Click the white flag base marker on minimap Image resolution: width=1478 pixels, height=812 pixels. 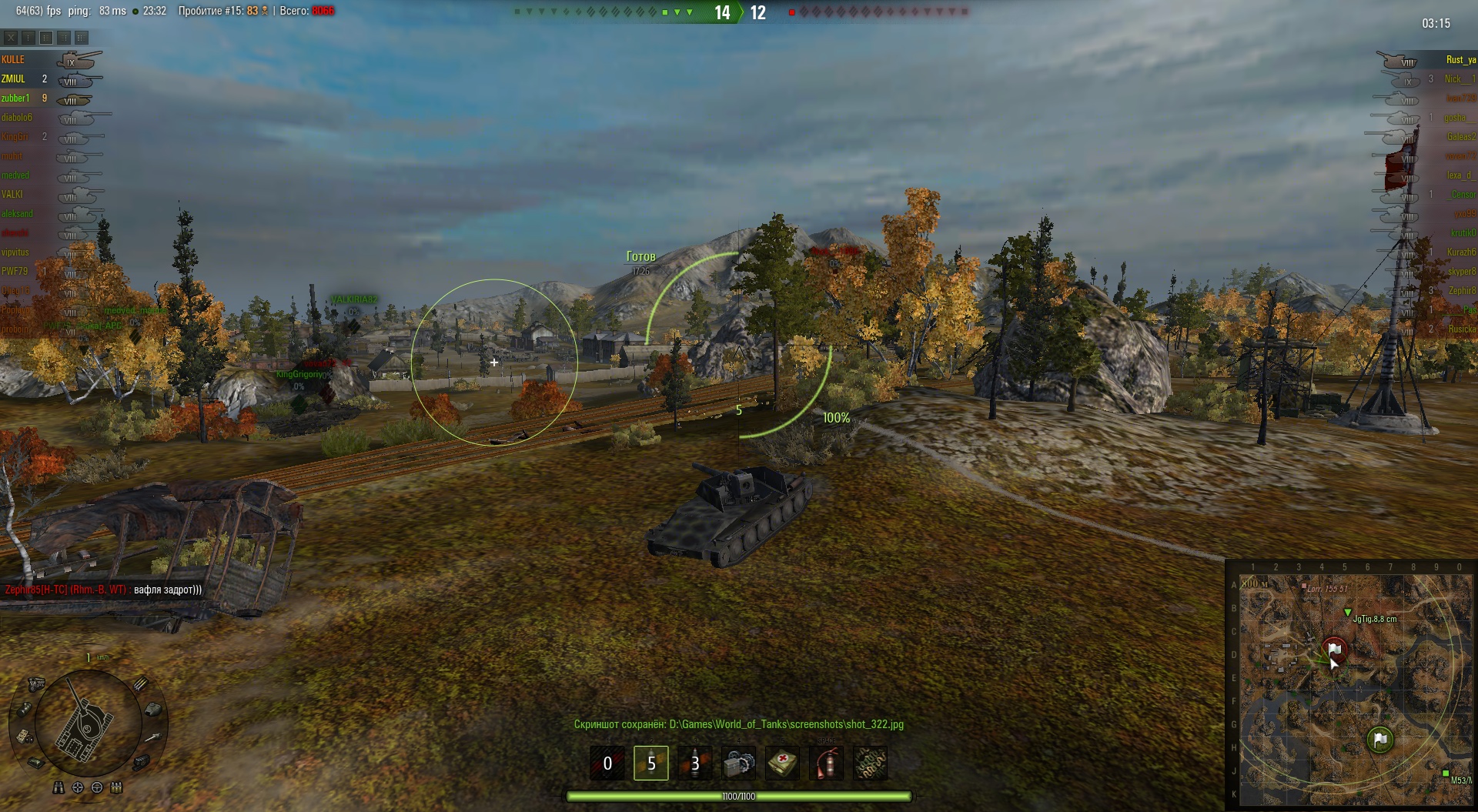pos(1335,649)
